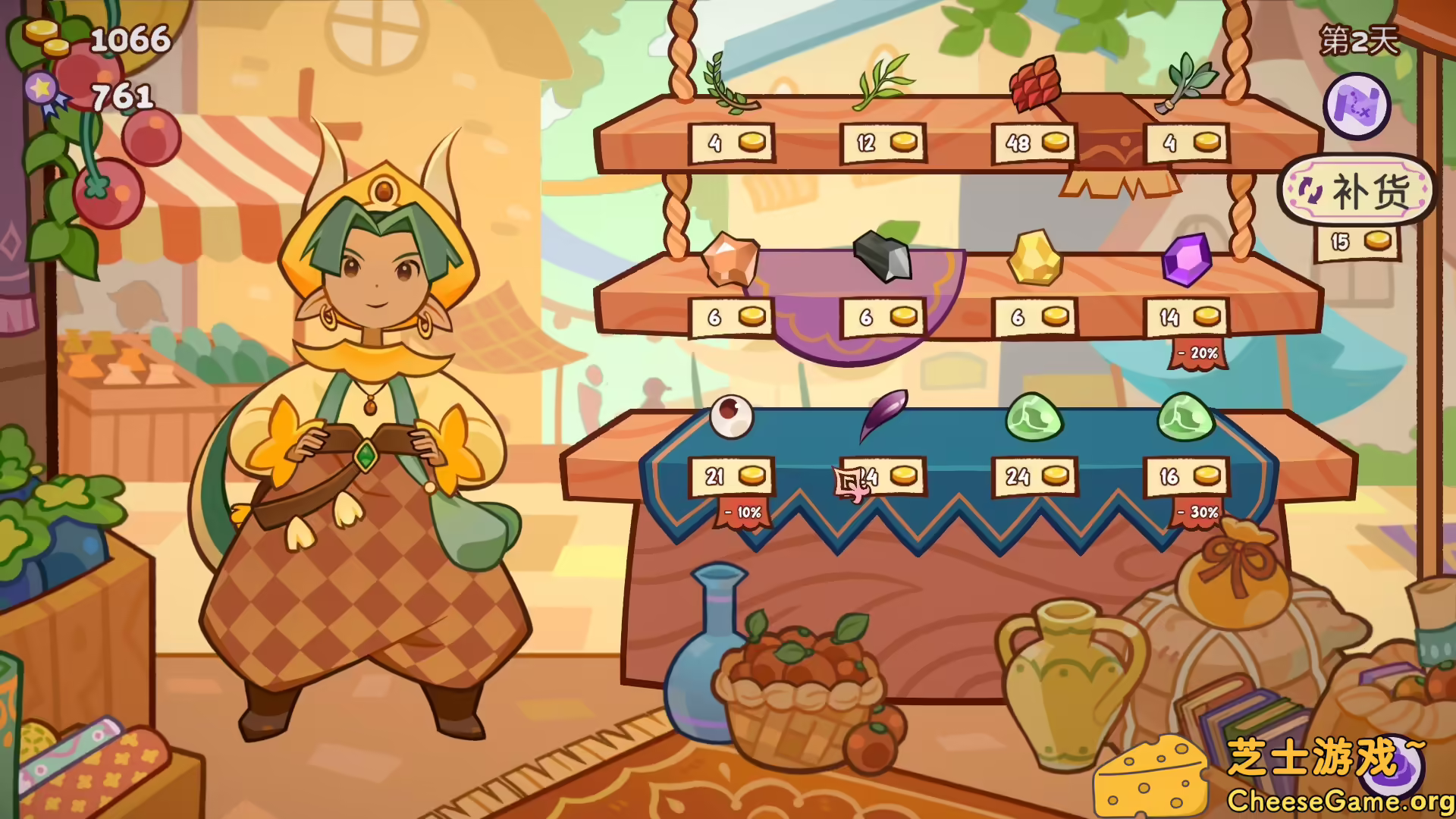The image size is (1456, 819).
Task: Click the -30% discount ribbon
Action: click(1198, 514)
